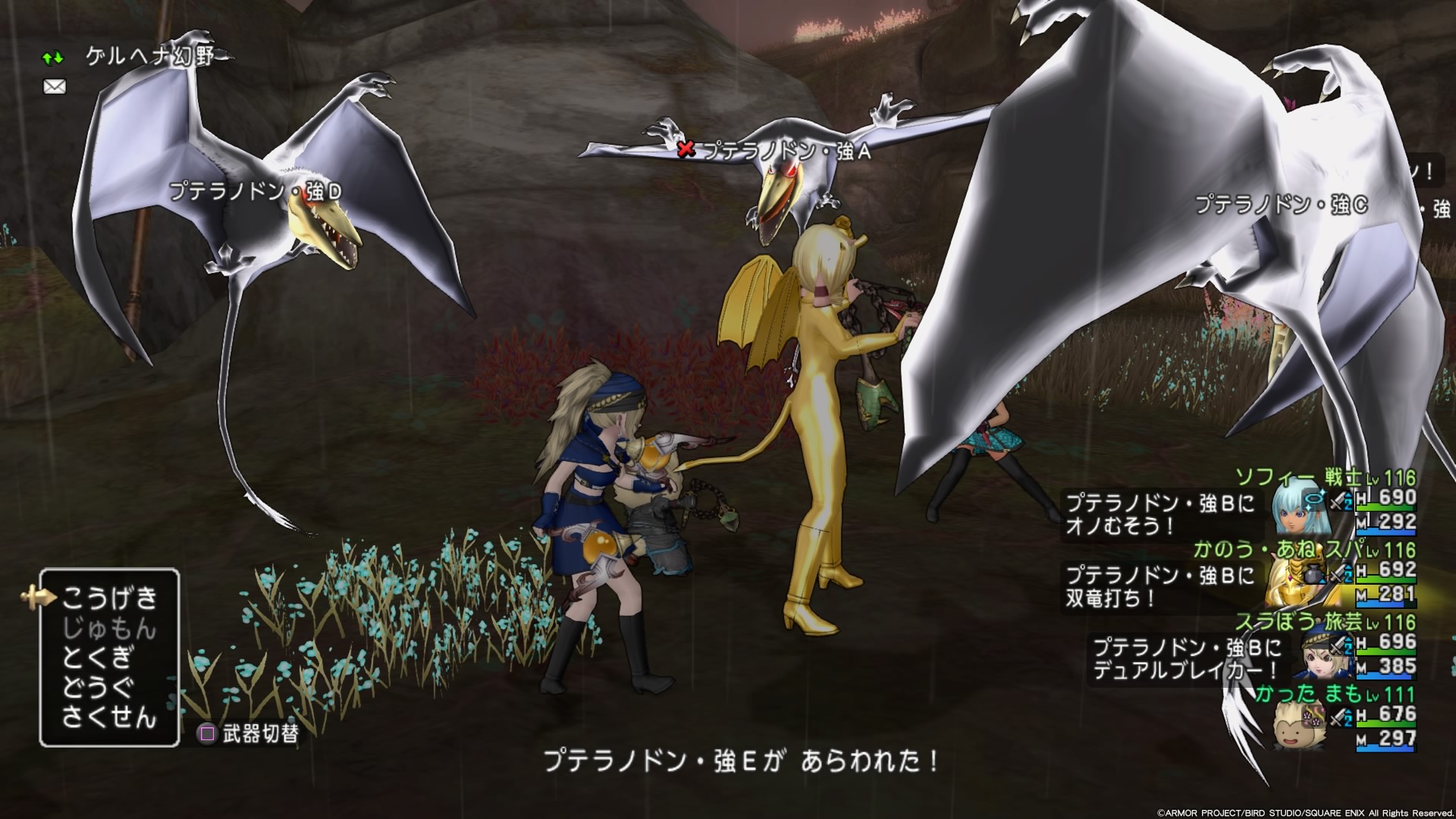The width and height of the screenshot is (1456, 819).
Task: Open the さくせん tactics command
Action: coord(109,717)
